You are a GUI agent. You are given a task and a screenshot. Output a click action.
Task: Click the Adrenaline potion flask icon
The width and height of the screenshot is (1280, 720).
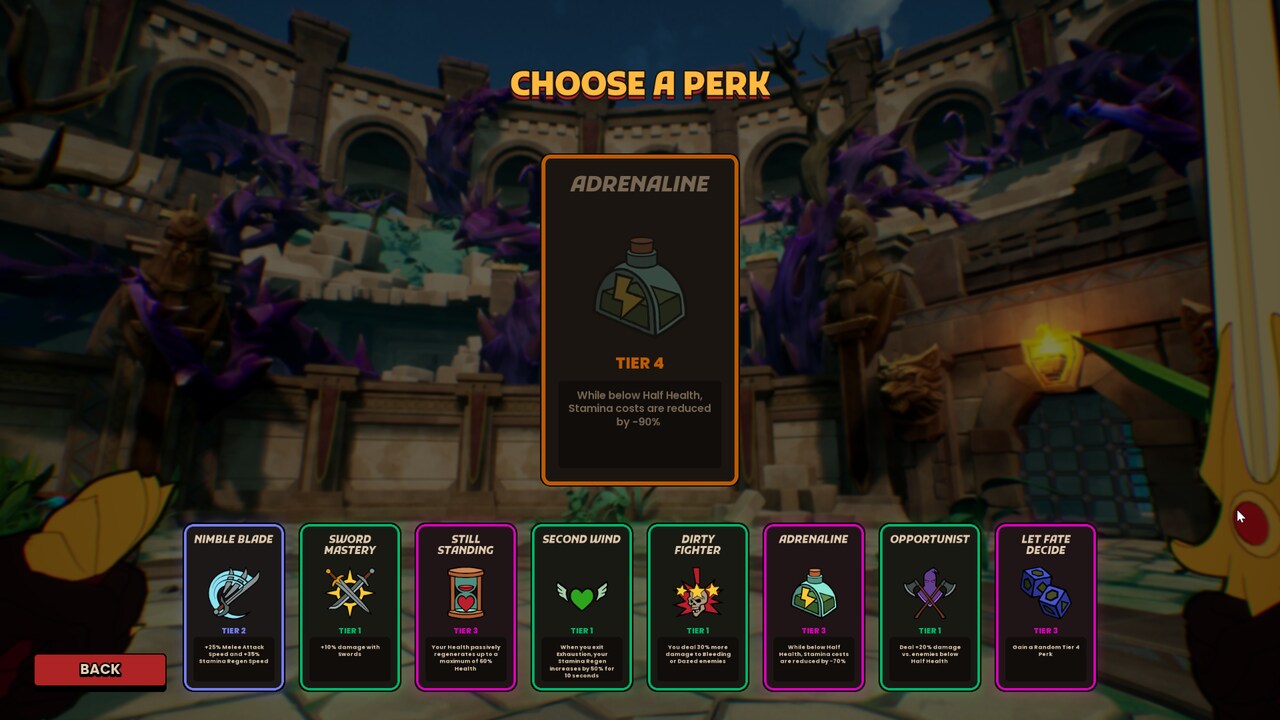815,592
